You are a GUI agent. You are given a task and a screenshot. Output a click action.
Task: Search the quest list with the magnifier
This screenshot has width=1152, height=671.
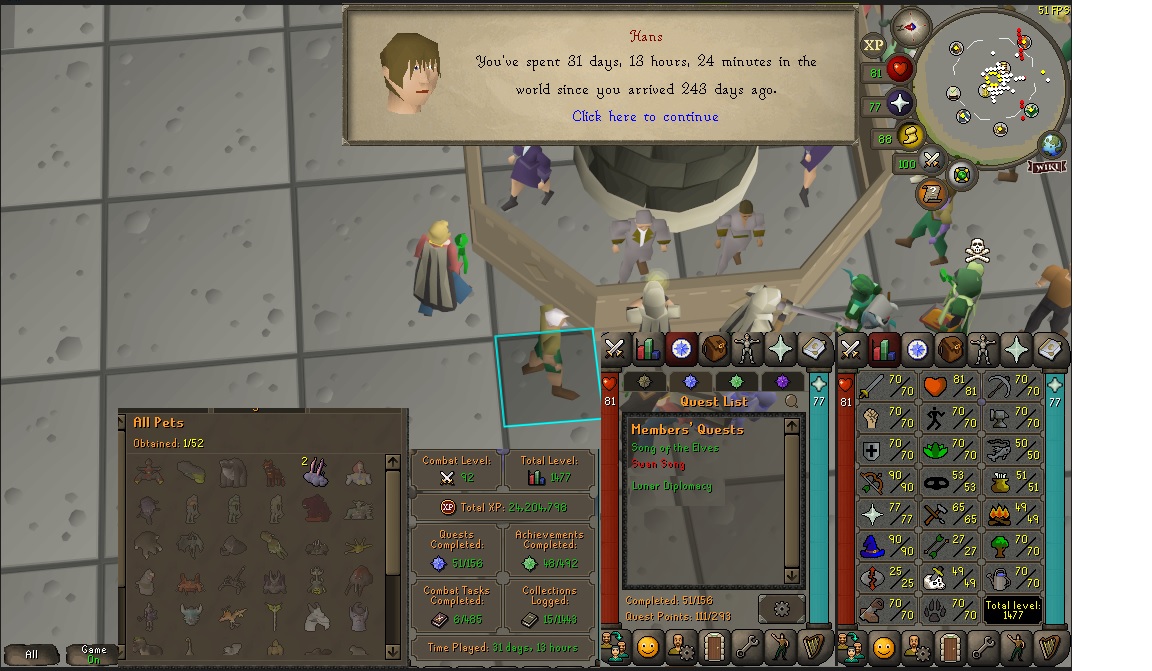792,401
